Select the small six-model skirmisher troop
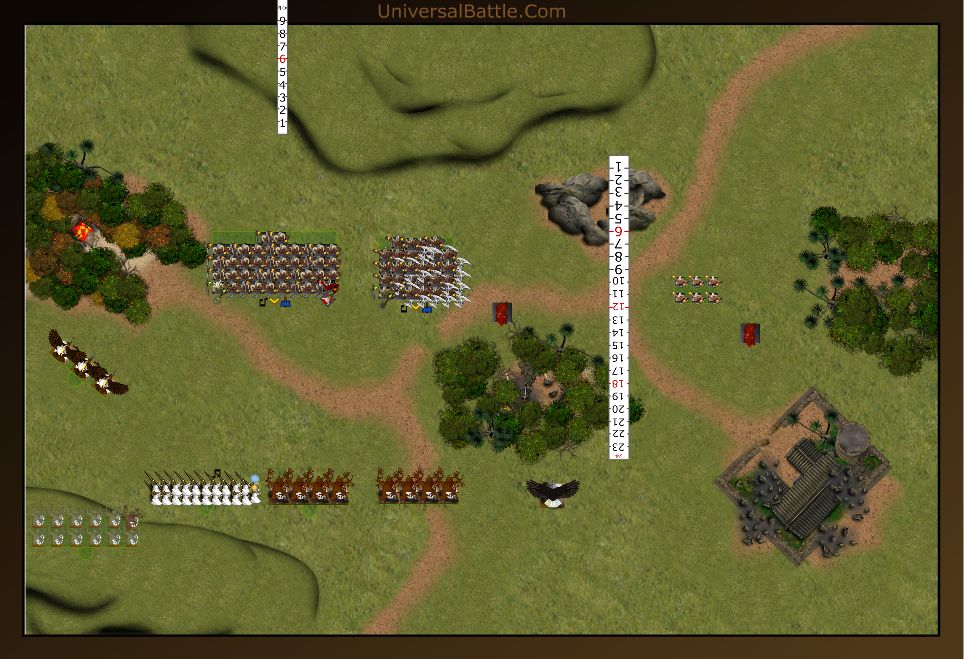 (696, 289)
